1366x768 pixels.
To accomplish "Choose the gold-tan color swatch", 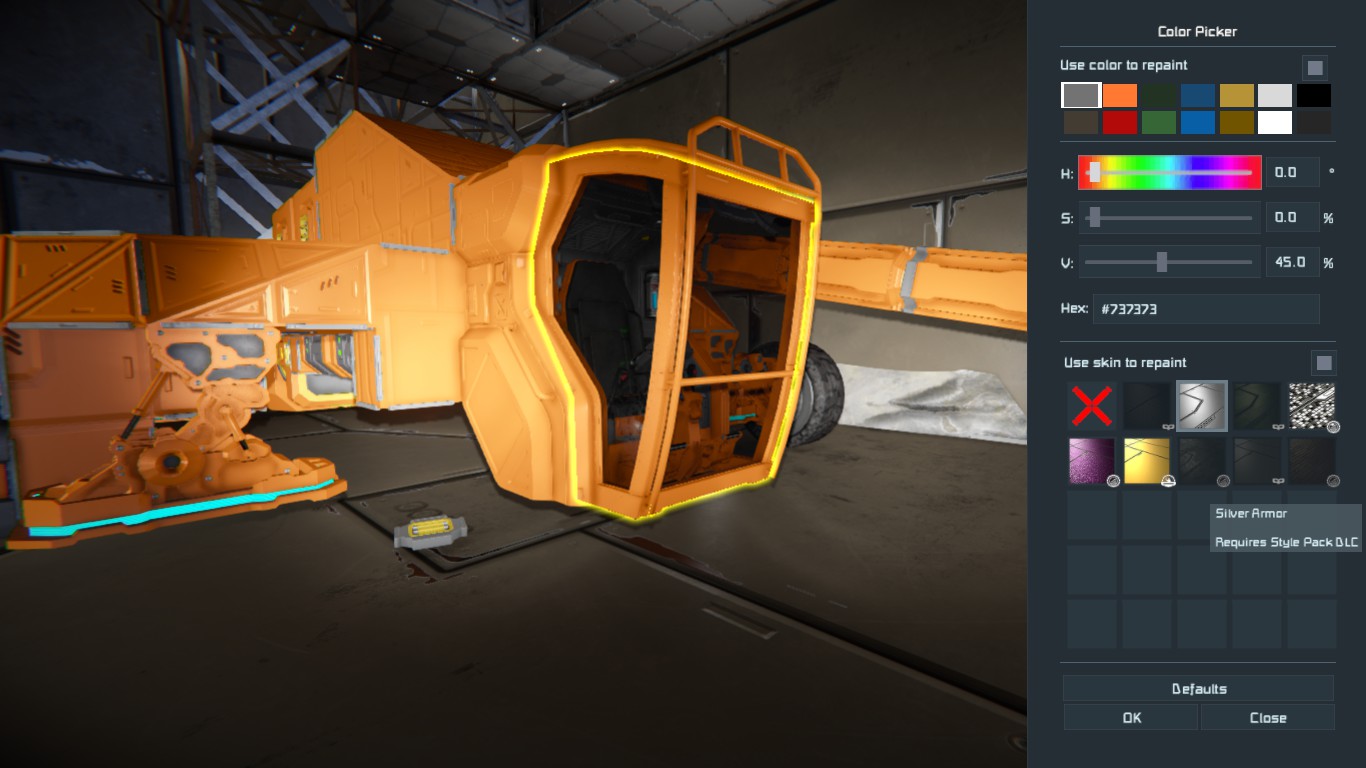I will (x=1236, y=96).
